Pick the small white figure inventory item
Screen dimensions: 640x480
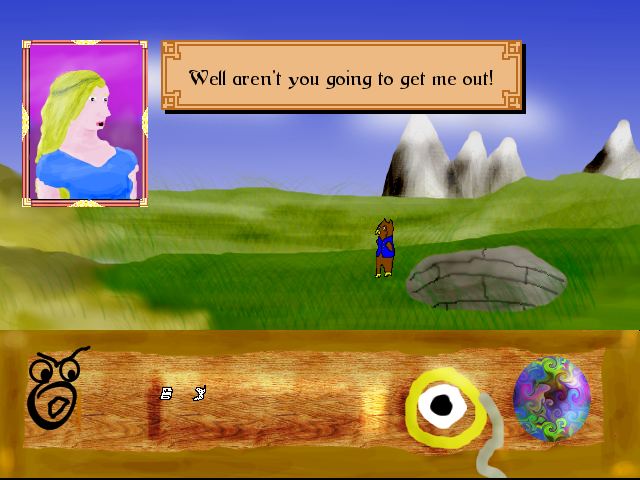[x=199, y=393]
